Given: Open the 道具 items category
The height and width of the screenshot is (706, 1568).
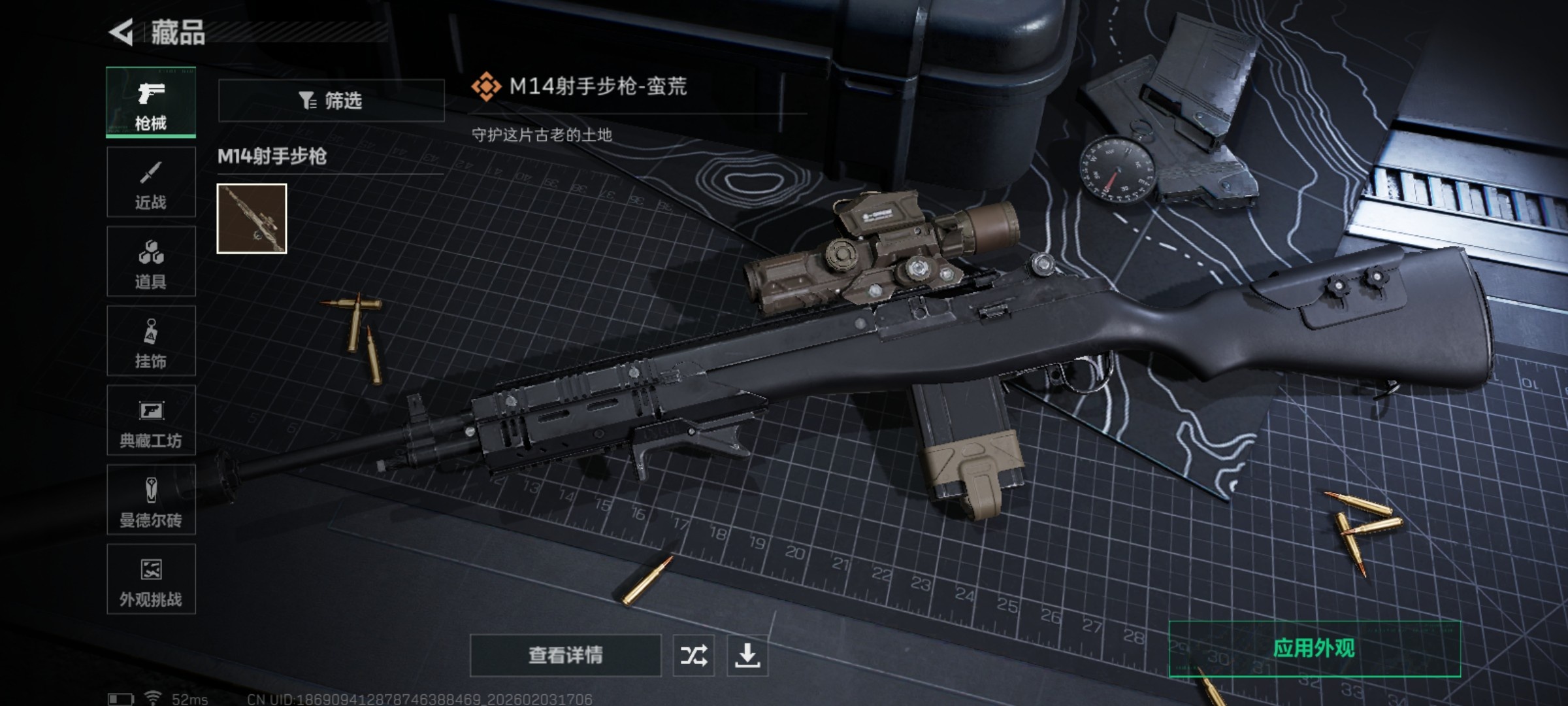Looking at the screenshot, I should tap(151, 261).
